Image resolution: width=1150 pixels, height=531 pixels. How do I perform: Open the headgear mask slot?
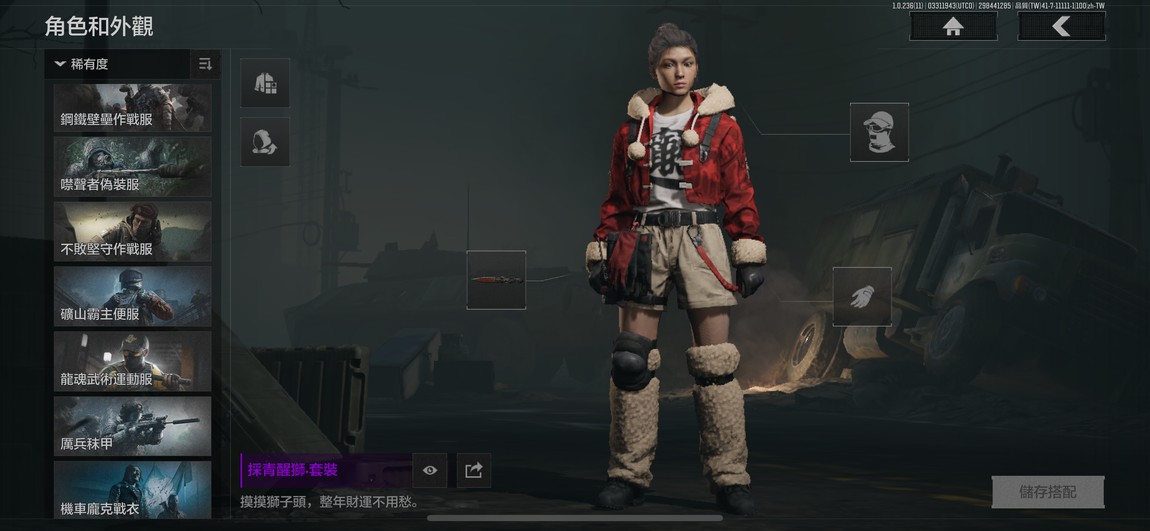pos(879,132)
